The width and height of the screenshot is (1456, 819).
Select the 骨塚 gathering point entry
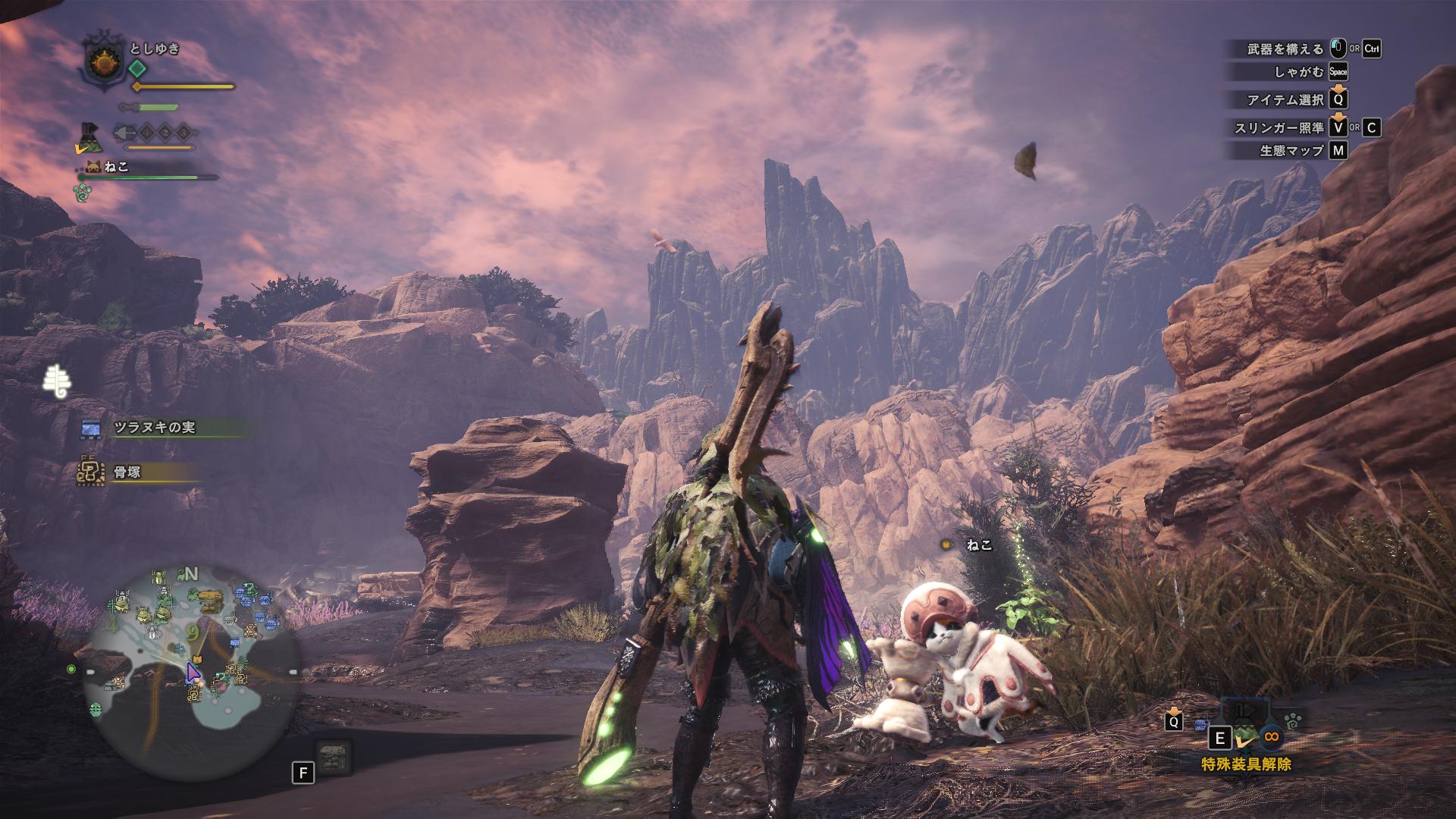pyautogui.click(x=127, y=472)
